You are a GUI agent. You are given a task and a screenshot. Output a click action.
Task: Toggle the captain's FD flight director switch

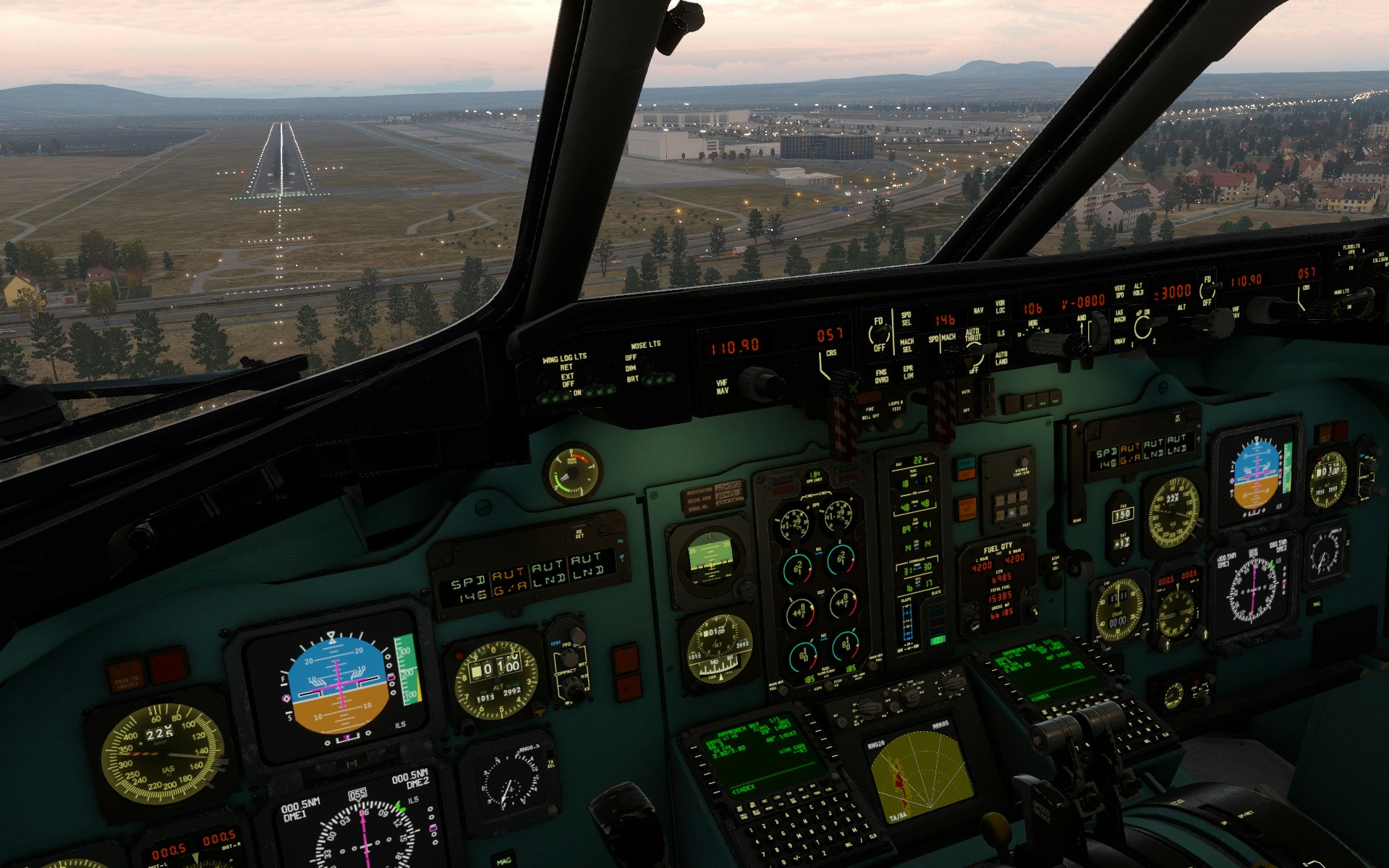pyautogui.click(x=878, y=333)
